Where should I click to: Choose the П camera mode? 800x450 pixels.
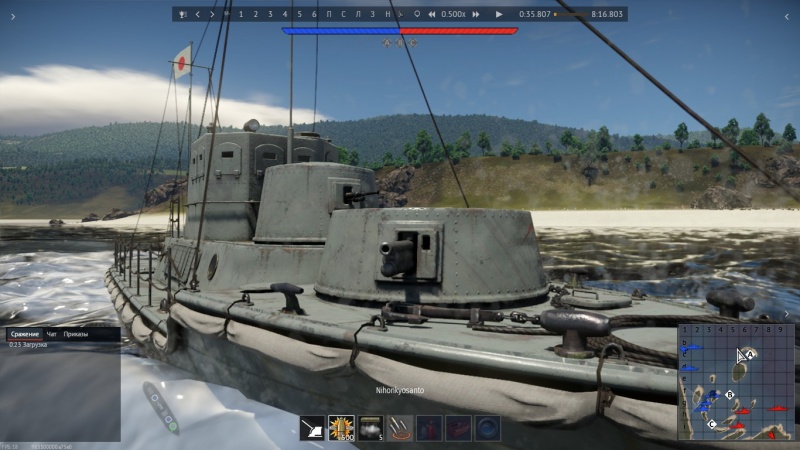(329, 15)
